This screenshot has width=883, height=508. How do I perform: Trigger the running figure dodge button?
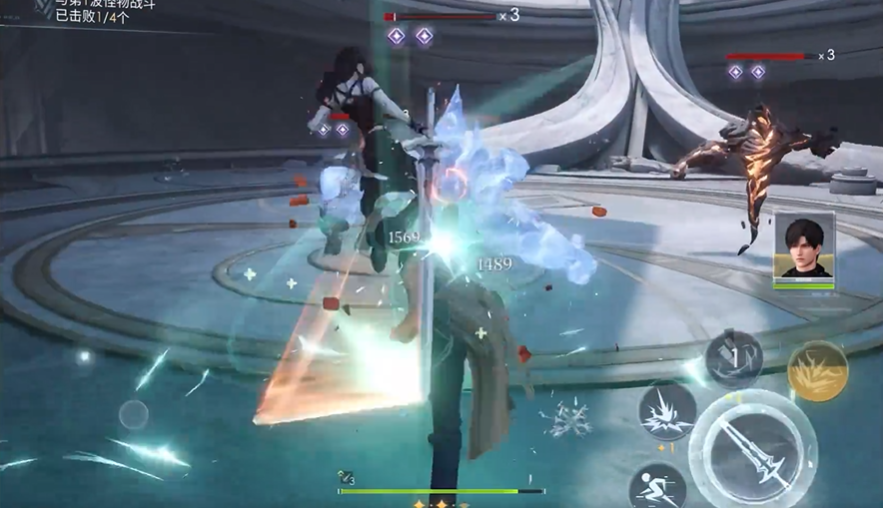point(657,488)
